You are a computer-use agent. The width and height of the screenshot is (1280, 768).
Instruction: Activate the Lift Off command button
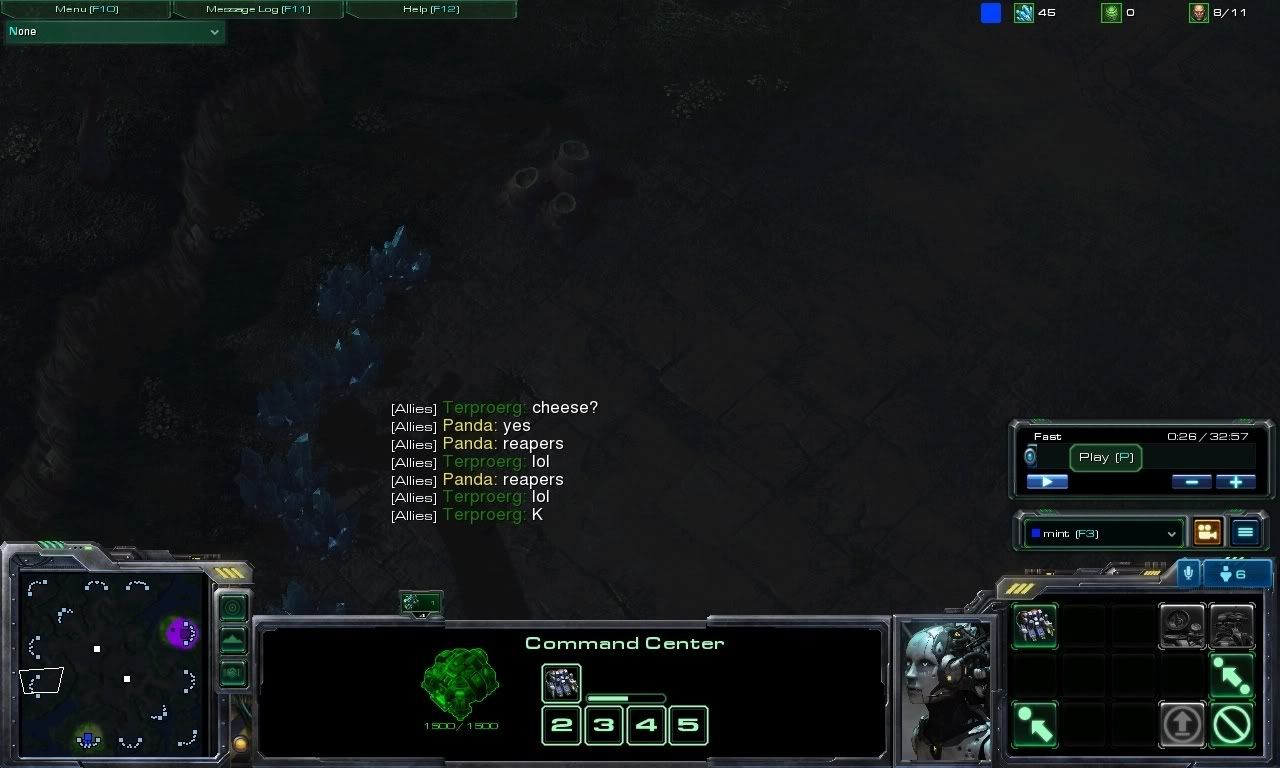pyautogui.click(x=1183, y=723)
